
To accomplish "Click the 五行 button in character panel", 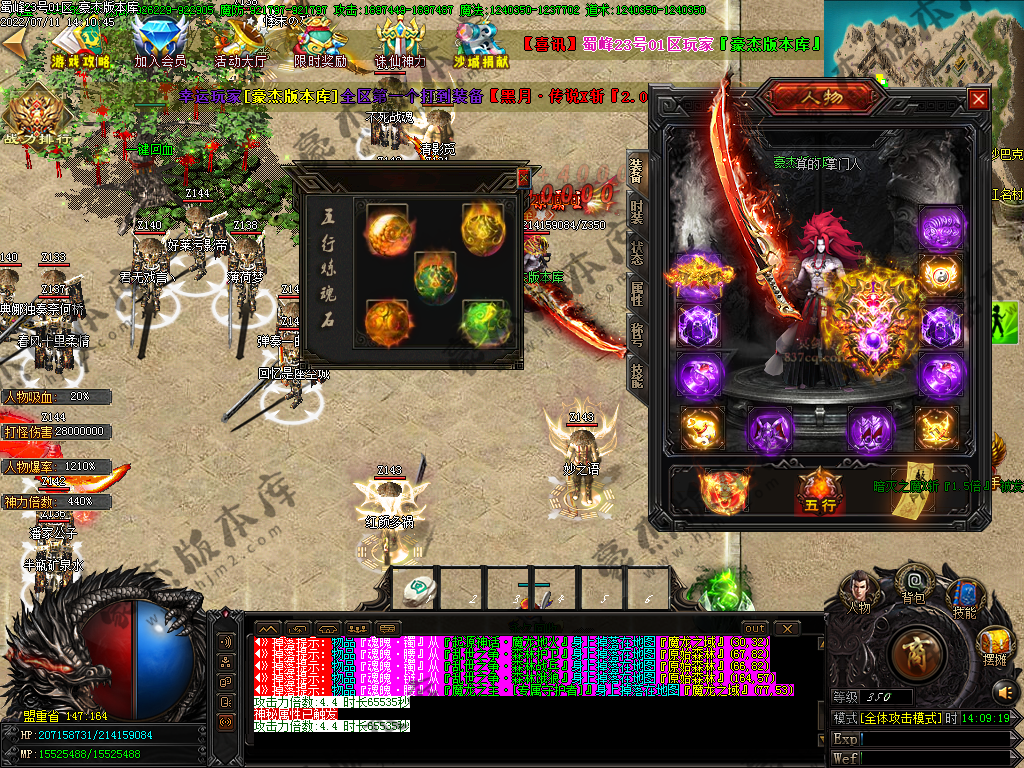I will tap(820, 490).
